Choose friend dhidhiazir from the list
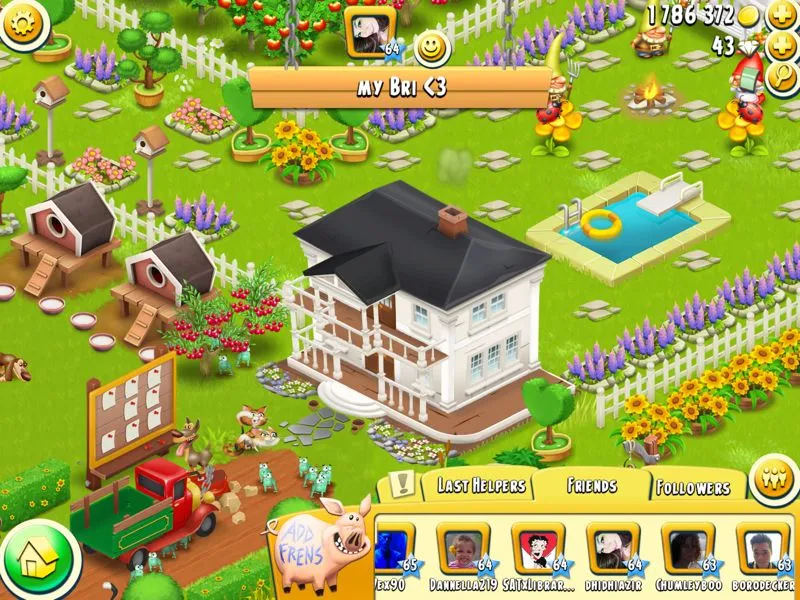Screen dimensions: 800x600 612,550
